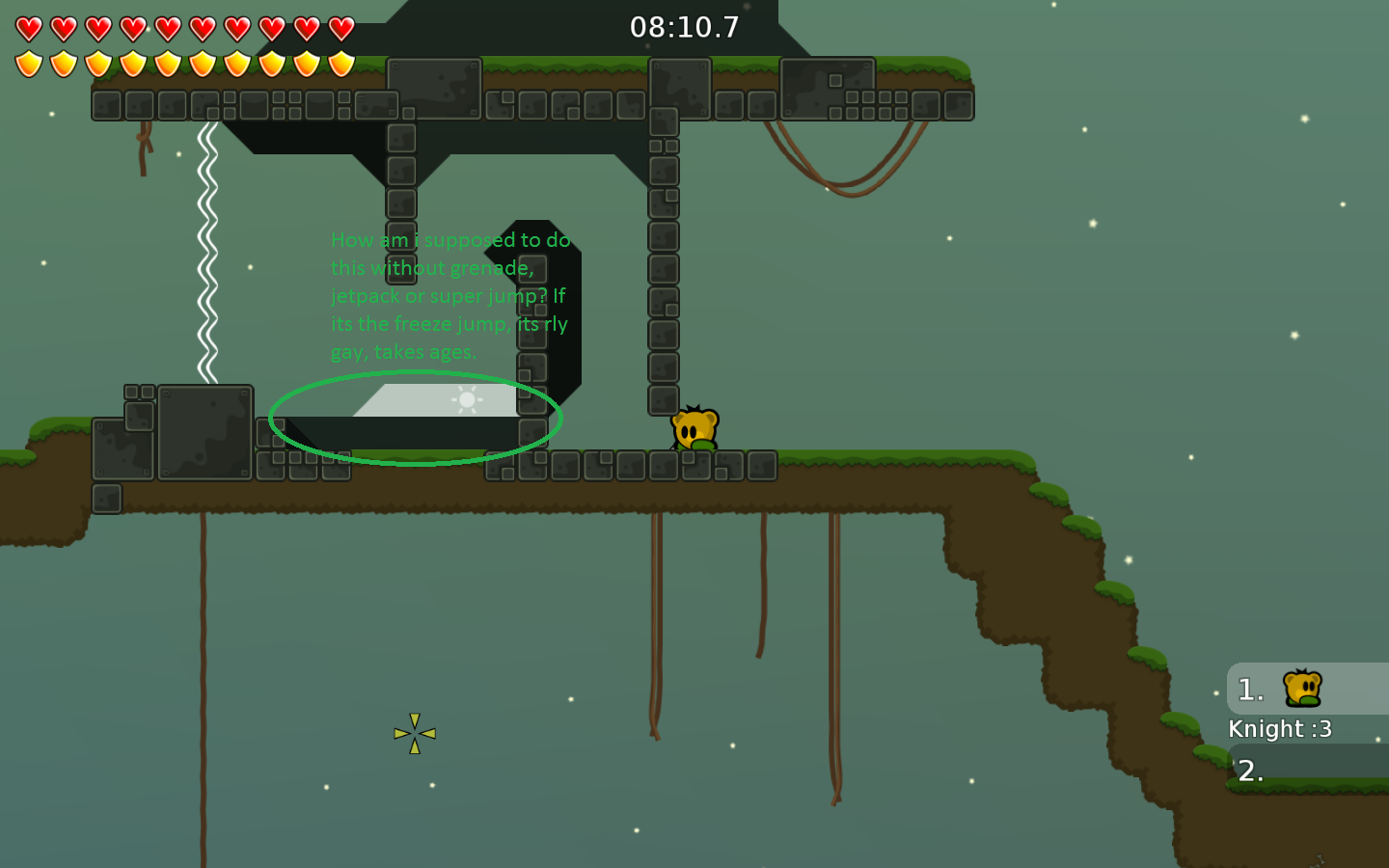Click the first yellow shield icon
This screenshot has width=1389, height=868.
point(27,63)
